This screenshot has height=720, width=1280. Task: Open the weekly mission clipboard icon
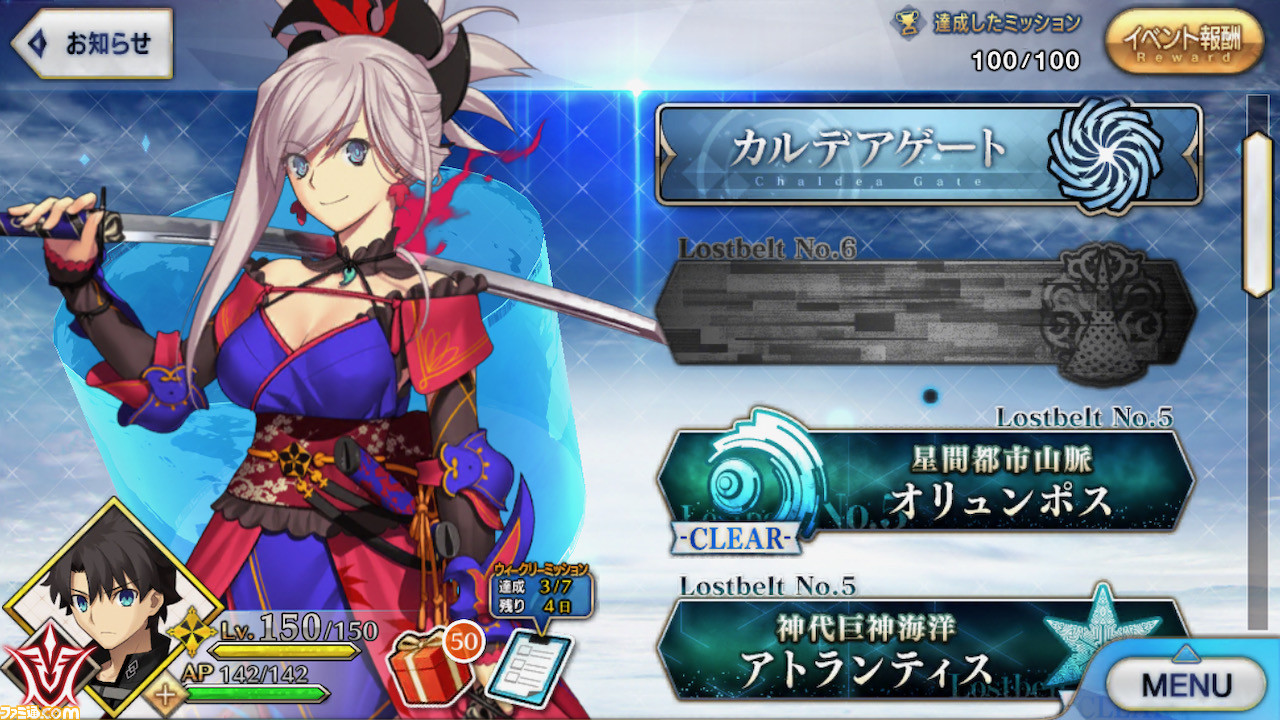536,665
